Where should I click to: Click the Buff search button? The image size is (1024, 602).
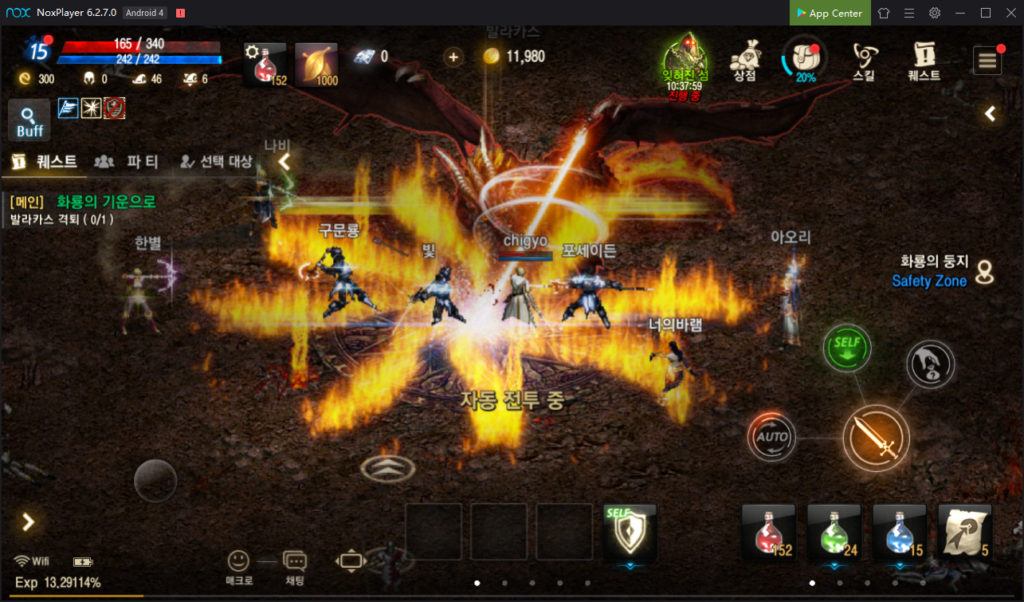(x=29, y=120)
